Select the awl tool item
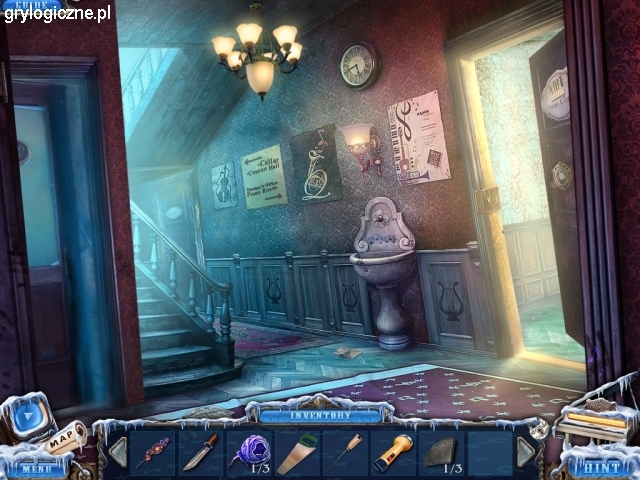This screenshot has height=480, width=640. pyautogui.click(x=345, y=451)
